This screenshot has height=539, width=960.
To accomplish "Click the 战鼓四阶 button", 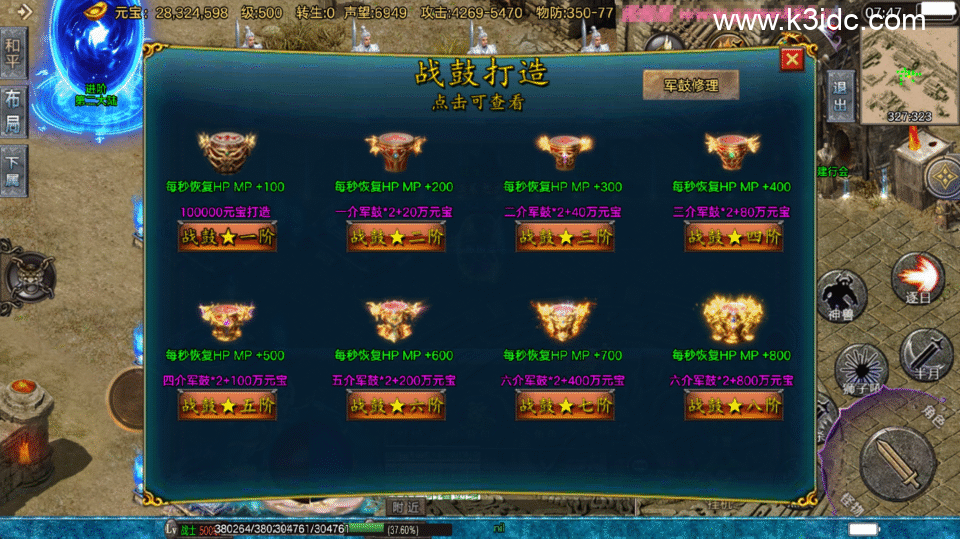I will (x=733, y=238).
